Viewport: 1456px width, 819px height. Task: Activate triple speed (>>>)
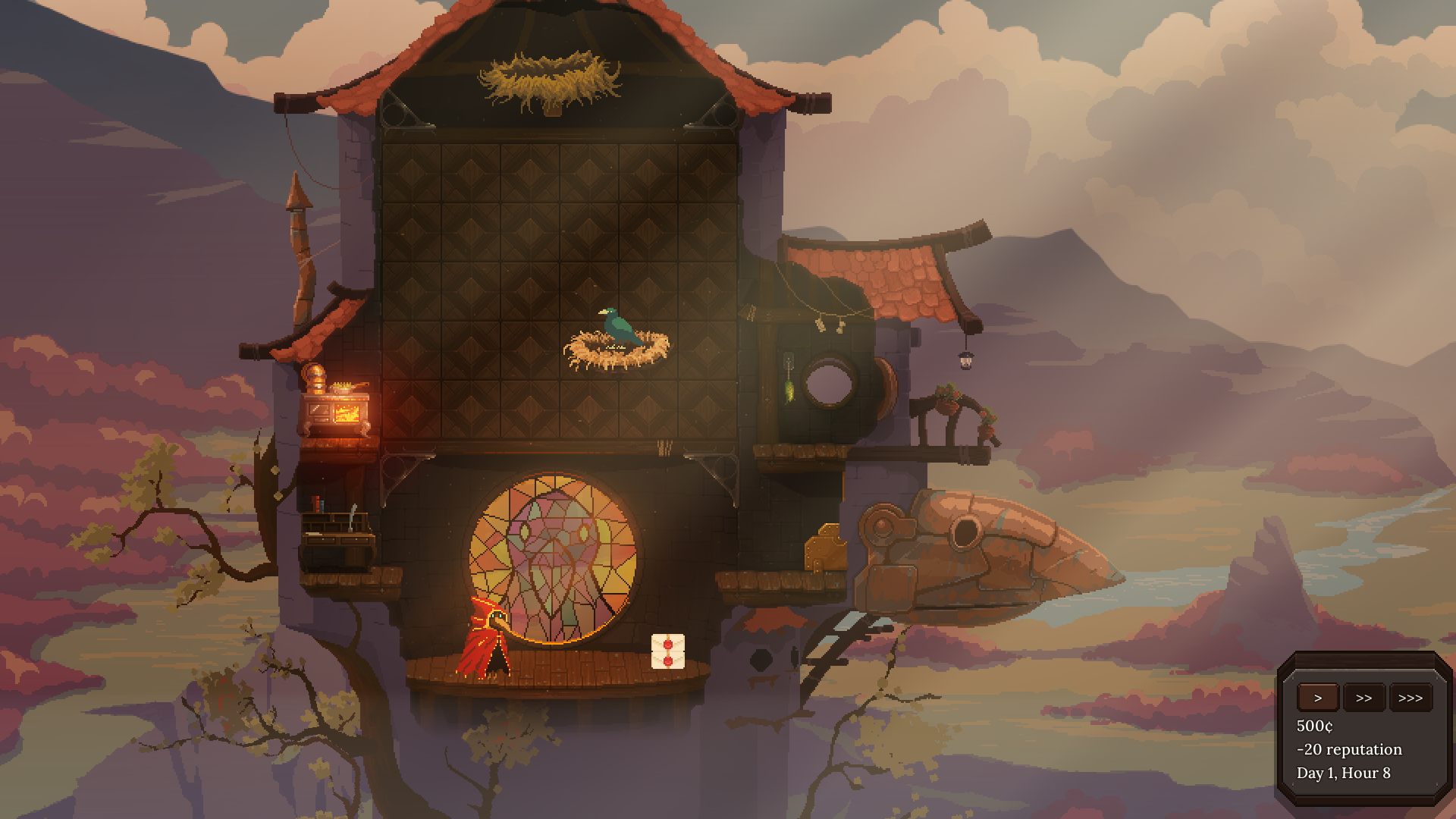pyautogui.click(x=1410, y=698)
